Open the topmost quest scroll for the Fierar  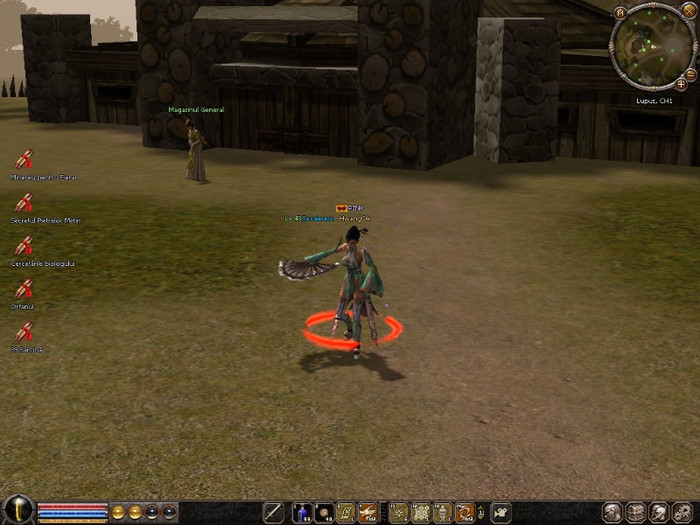23,160
